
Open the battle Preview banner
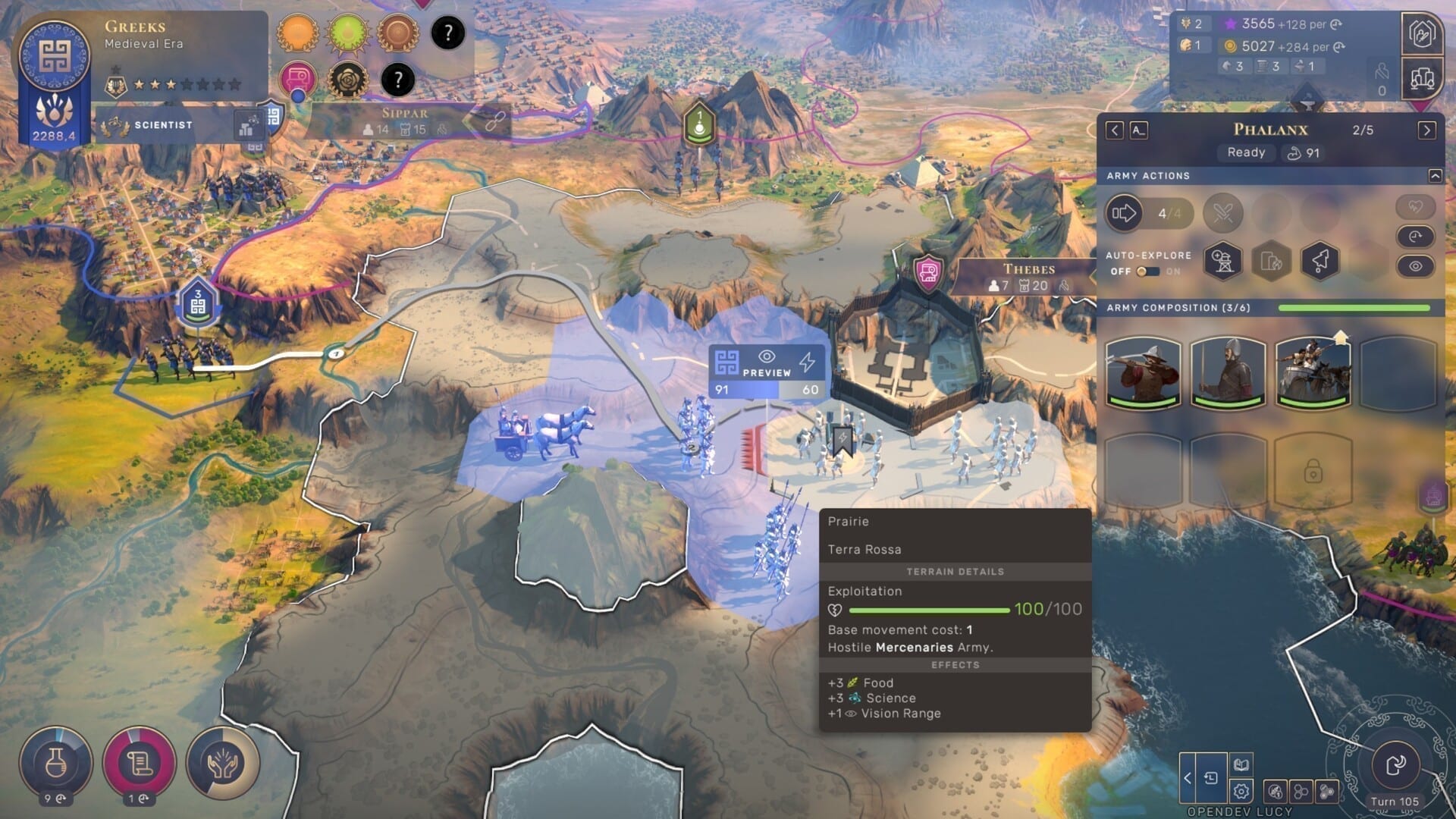767,364
